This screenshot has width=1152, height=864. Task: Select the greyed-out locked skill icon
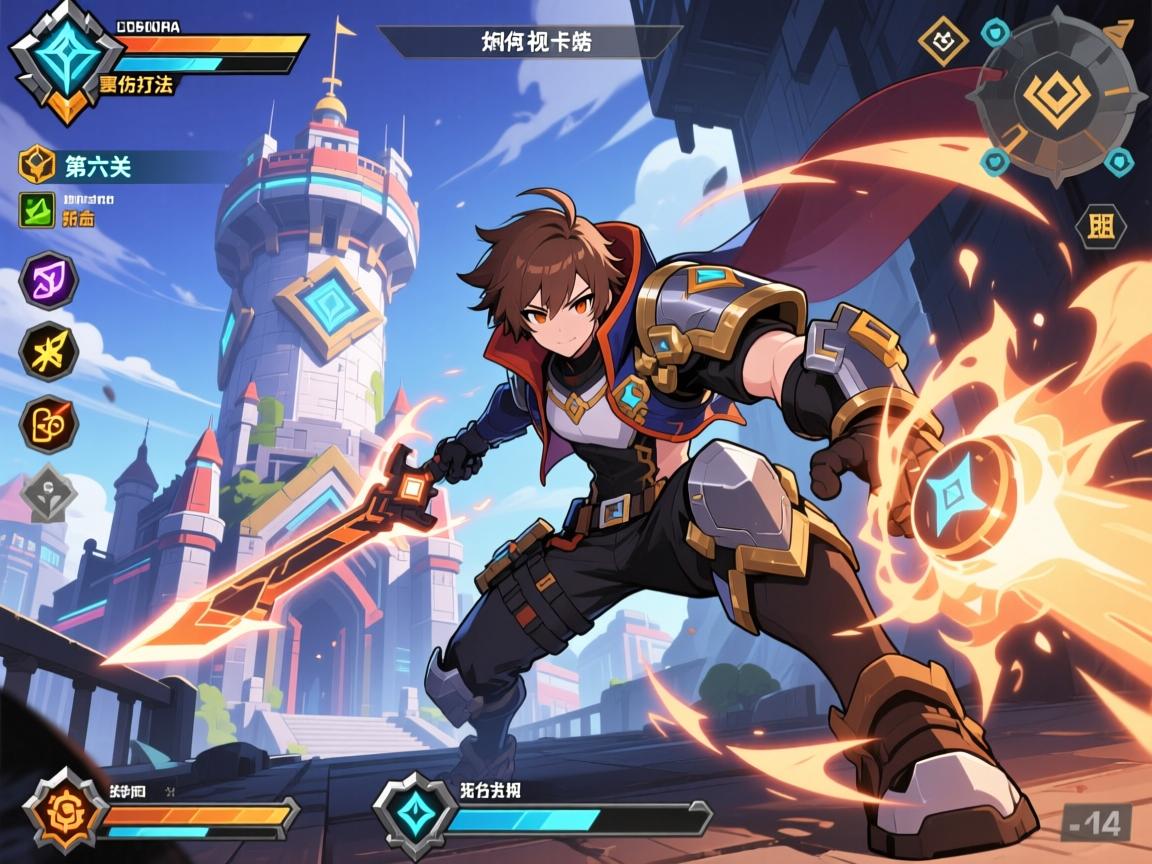click(x=48, y=493)
